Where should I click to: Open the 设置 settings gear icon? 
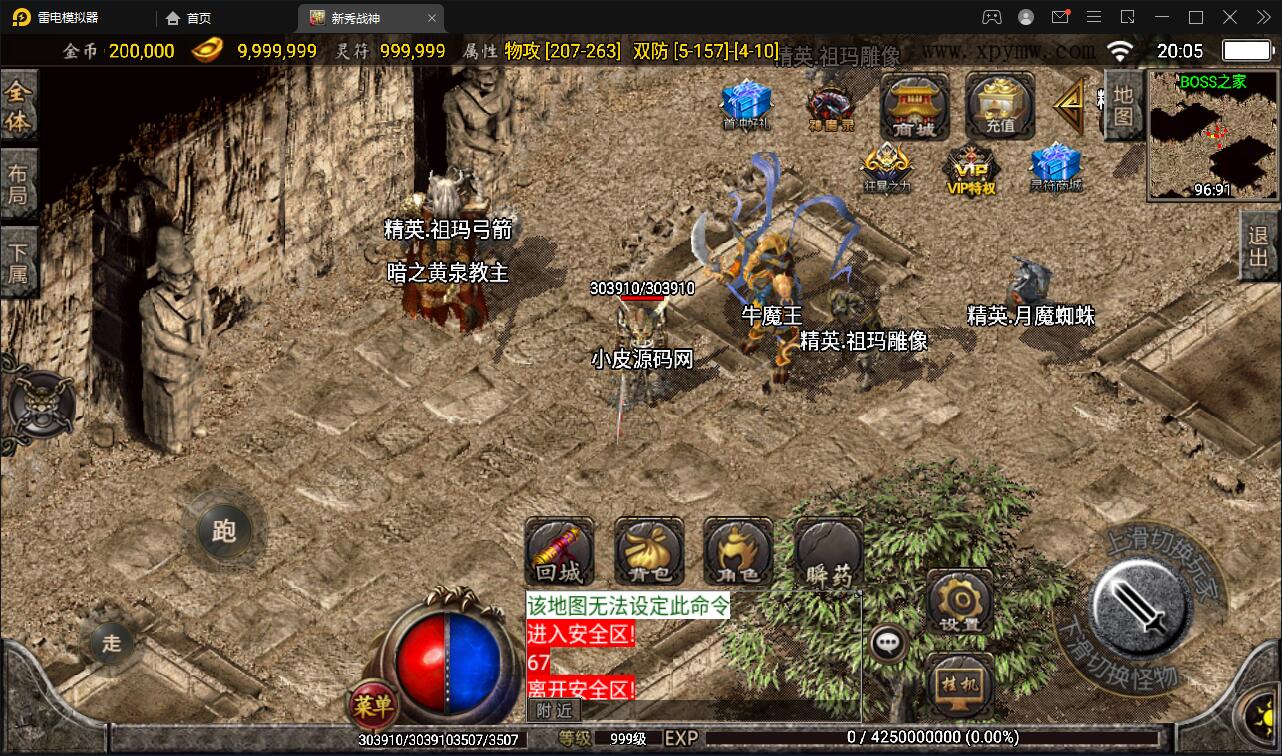click(959, 601)
